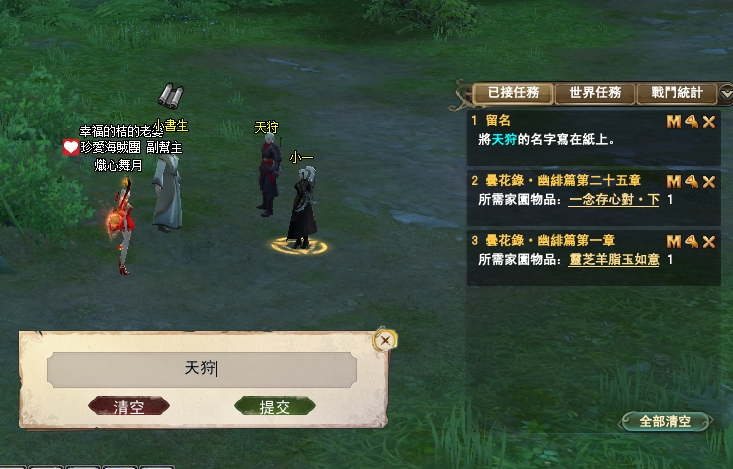Open the 一念存心對・下 item link
The image size is (733, 469).
[614, 200]
